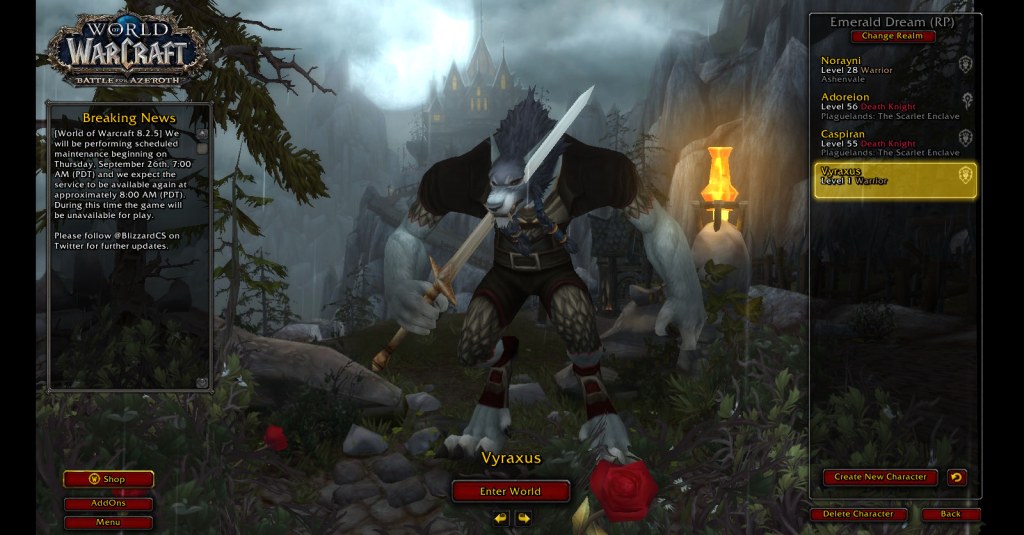This screenshot has width=1024, height=535.
Task: Click Change Realm button
Action: (x=893, y=36)
